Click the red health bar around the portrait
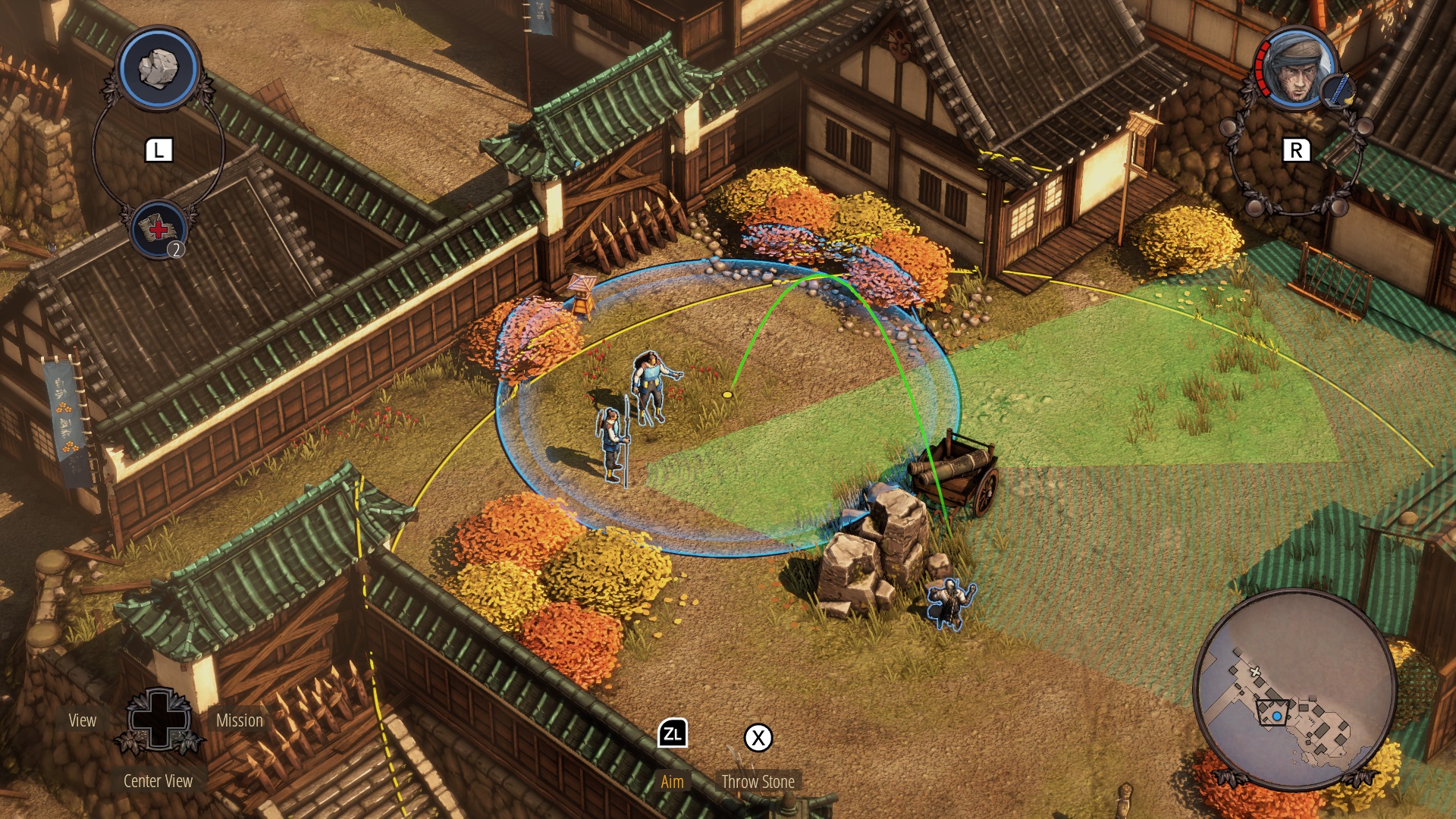The height and width of the screenshot is (819, 1456). pos(1259,67)
